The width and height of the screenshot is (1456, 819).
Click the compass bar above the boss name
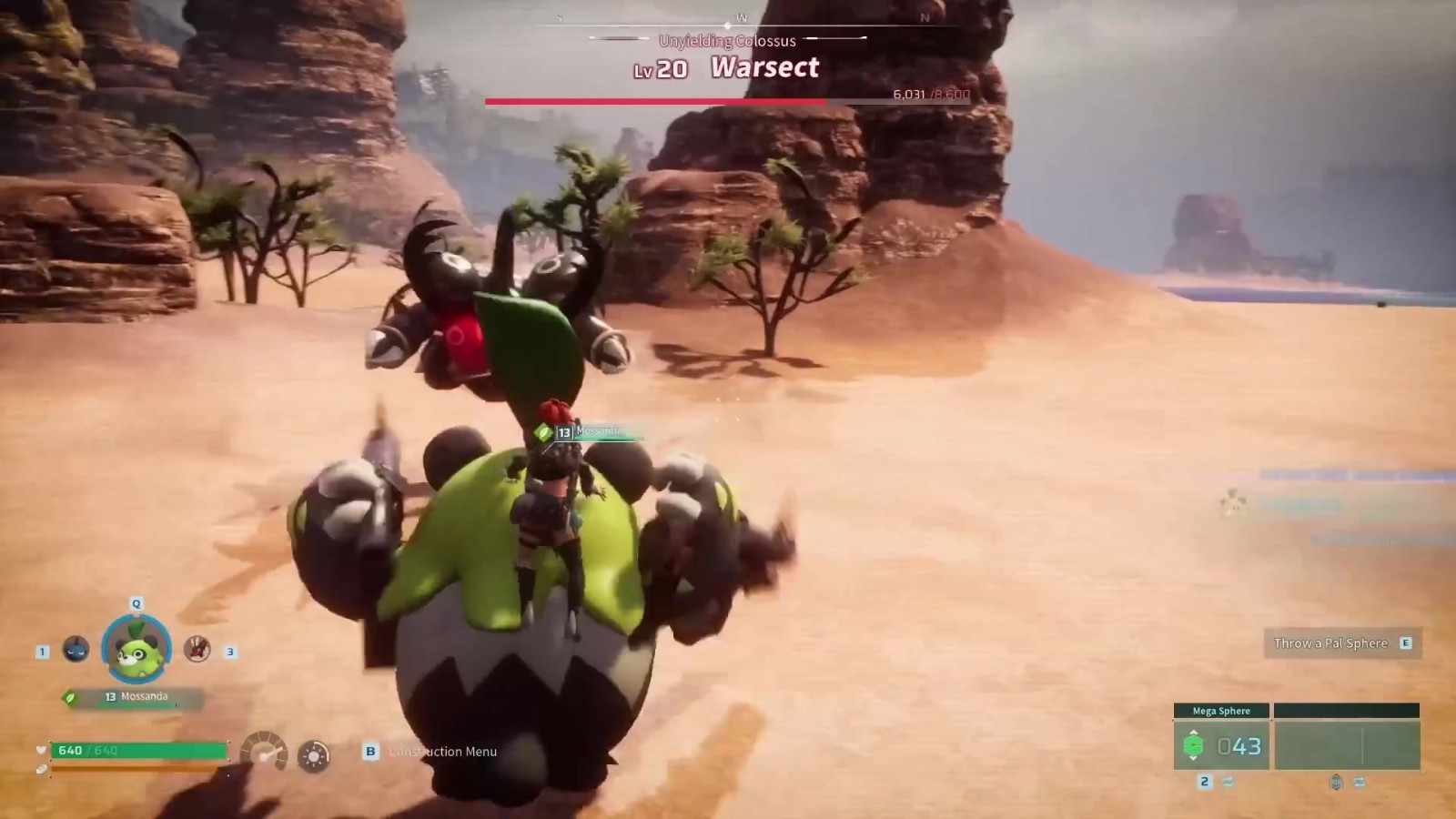[742, 21]
